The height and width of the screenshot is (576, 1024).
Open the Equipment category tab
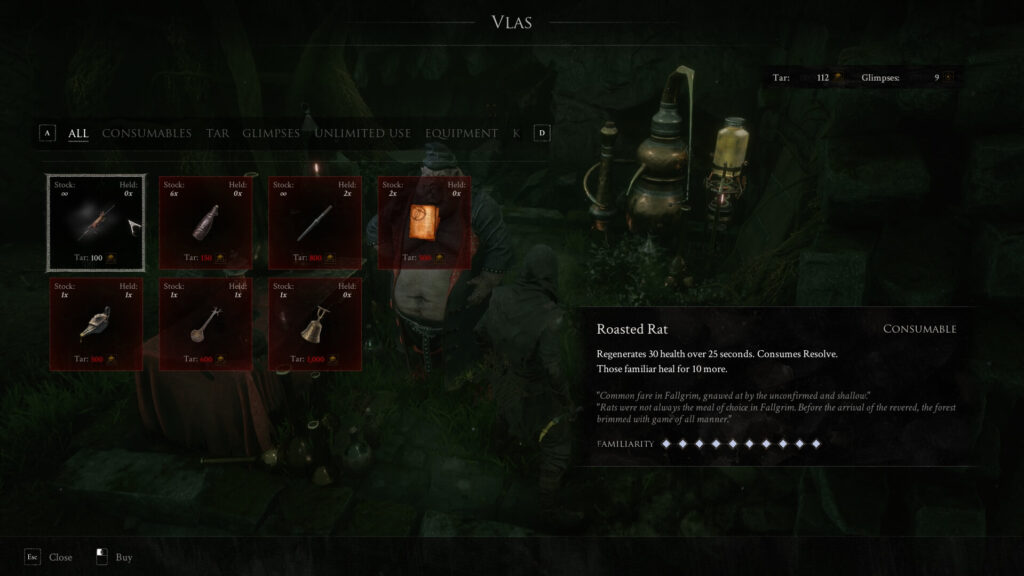[461, 133]
